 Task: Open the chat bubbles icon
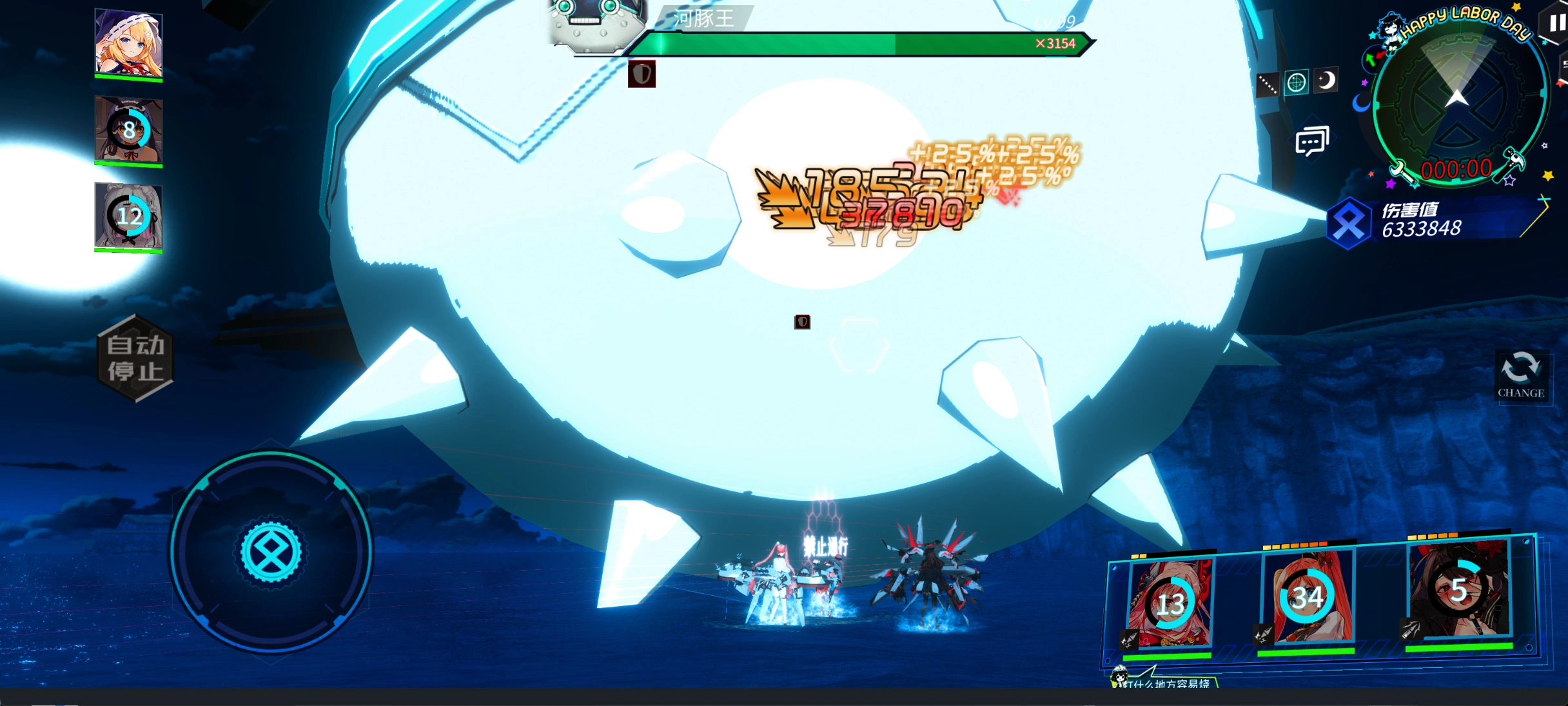[x=1312, y=141]
